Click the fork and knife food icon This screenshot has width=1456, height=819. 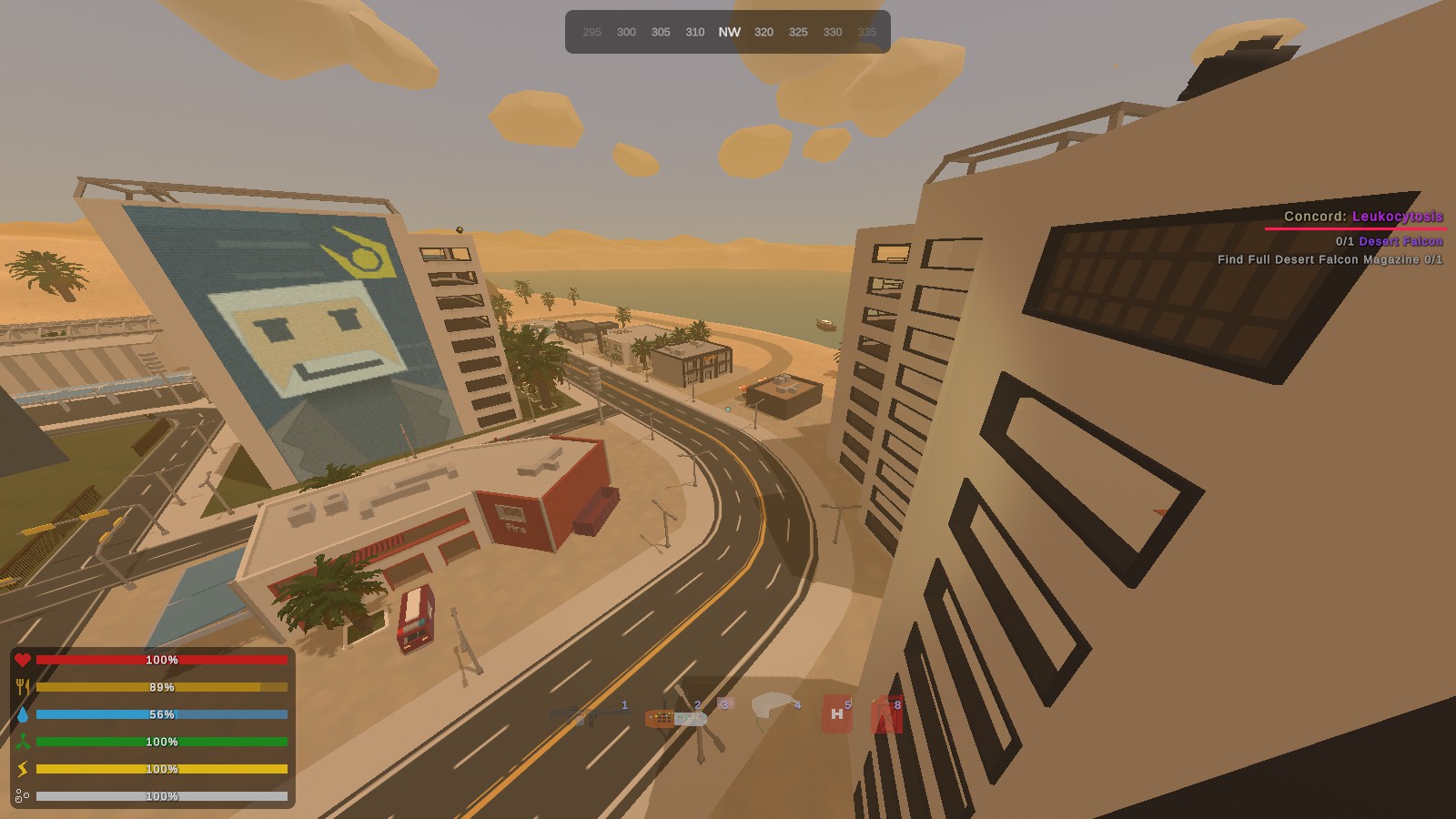point(25,688)
